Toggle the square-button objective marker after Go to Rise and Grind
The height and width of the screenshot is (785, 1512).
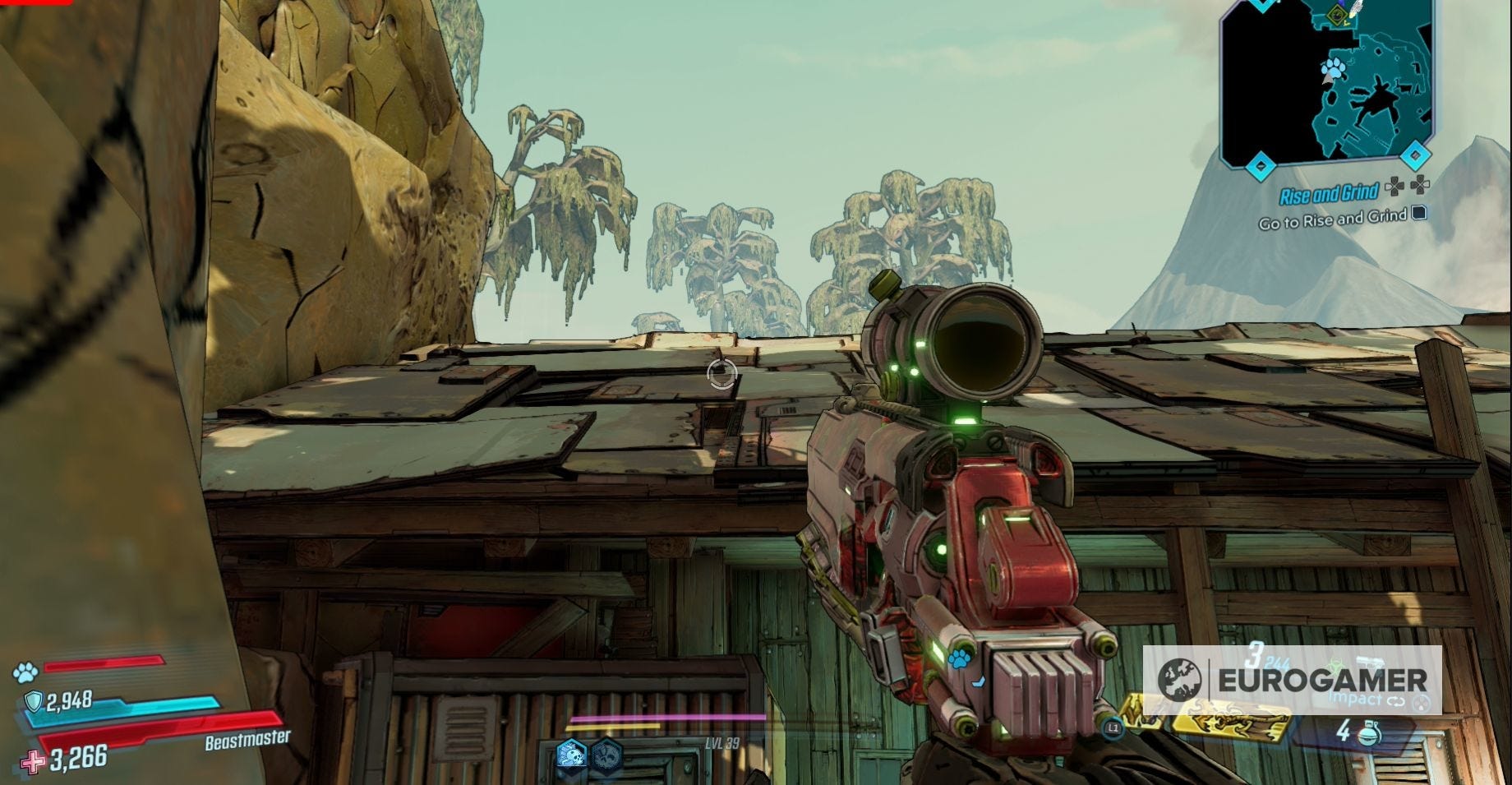(1417, 215)
